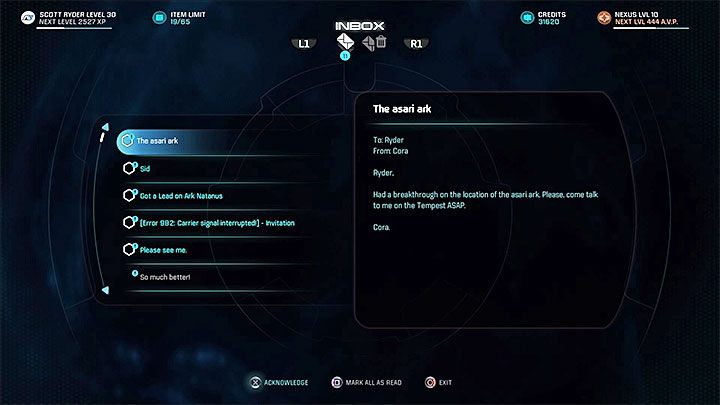Click the down arrow below the email list

pos(105,292)
